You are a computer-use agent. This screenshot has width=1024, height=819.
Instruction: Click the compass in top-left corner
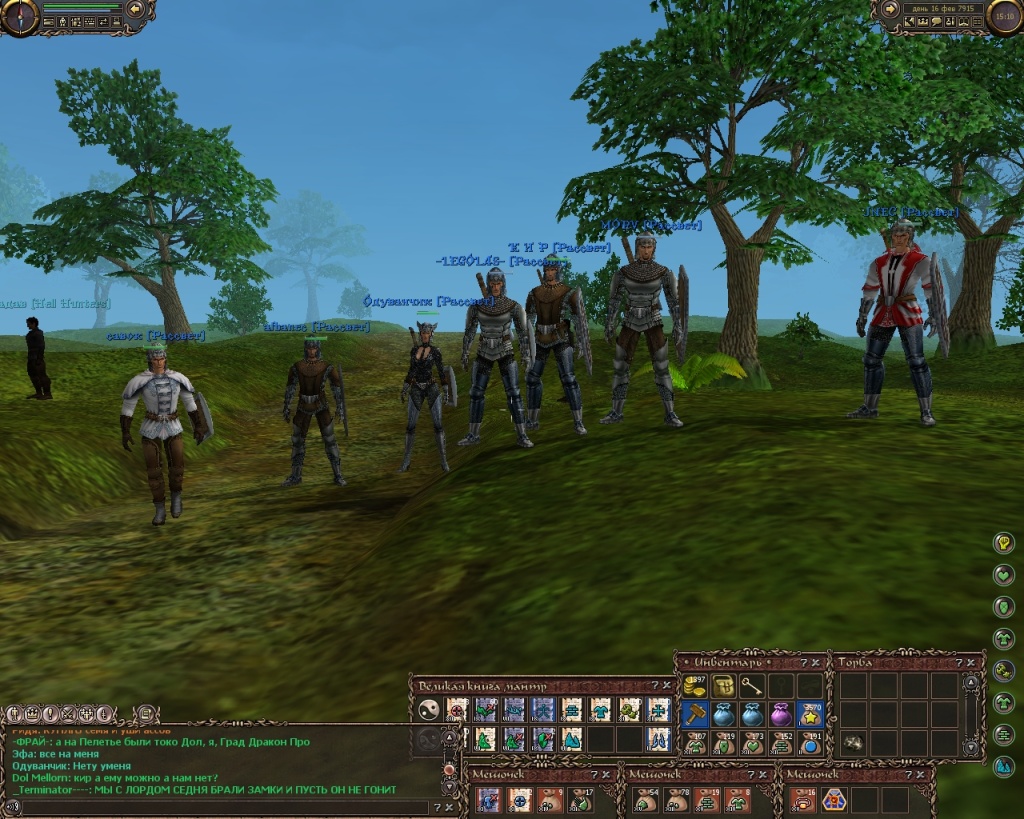[x=20, y=15]
